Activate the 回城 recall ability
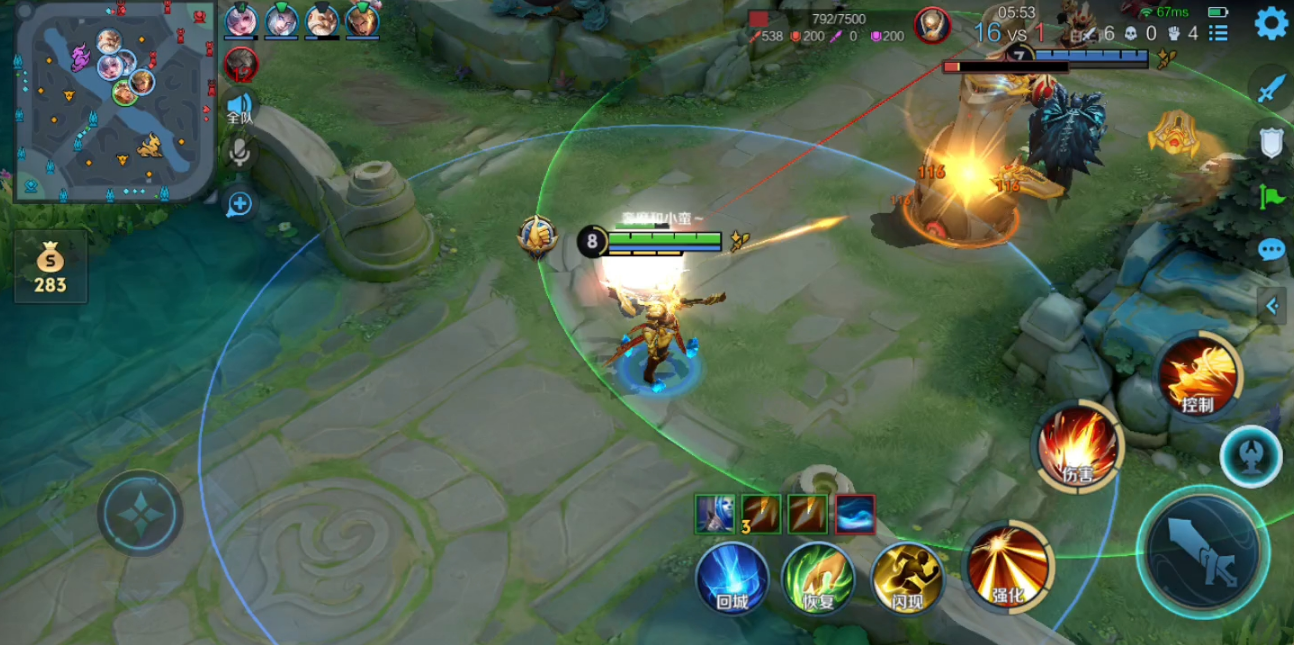This screenshot has height=645, width=1294. tap(732, 579)
